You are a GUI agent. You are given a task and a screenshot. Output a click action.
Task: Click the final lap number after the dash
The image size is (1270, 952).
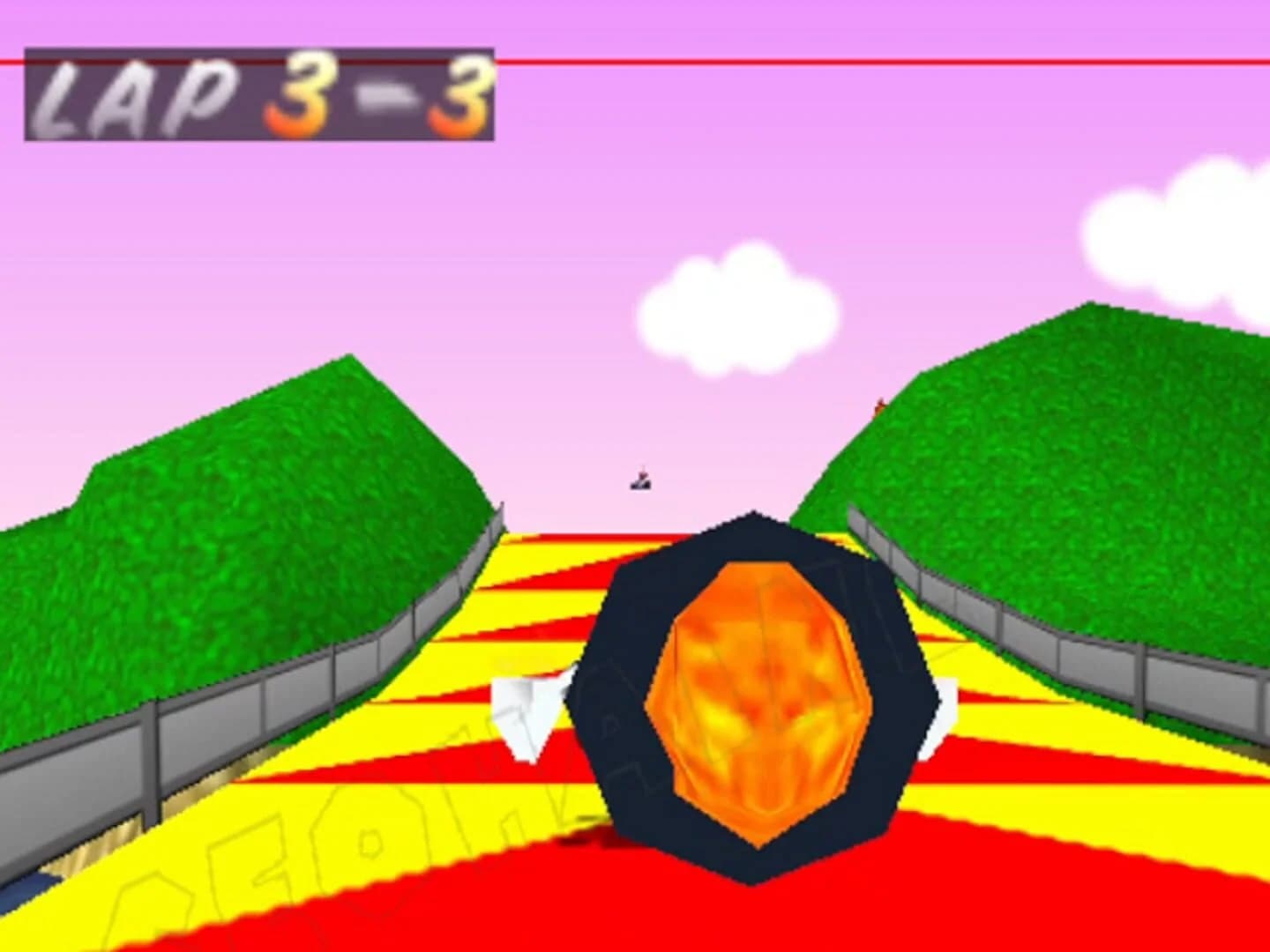(x=463, y=97)
